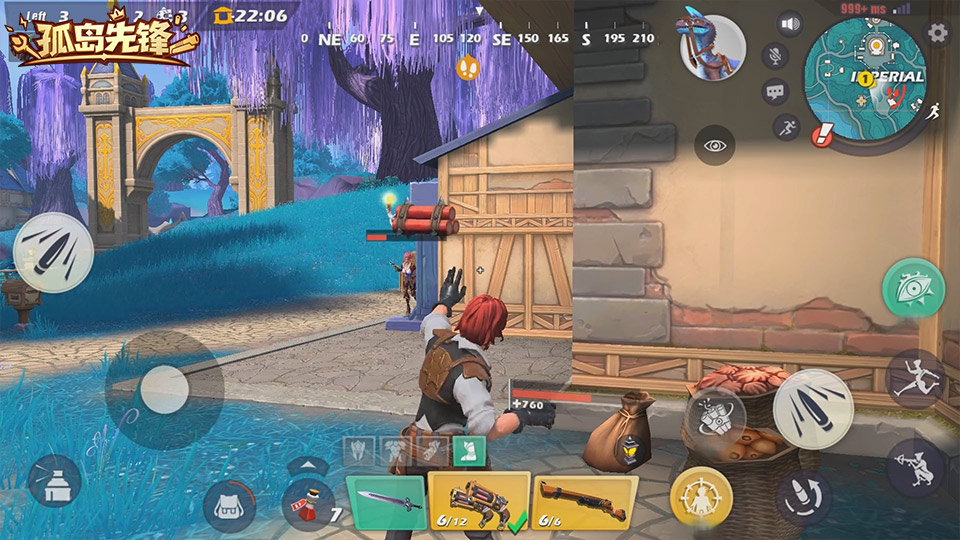Toggle the muted microphone button
This screenshot has width=960, height=540.
774,56
